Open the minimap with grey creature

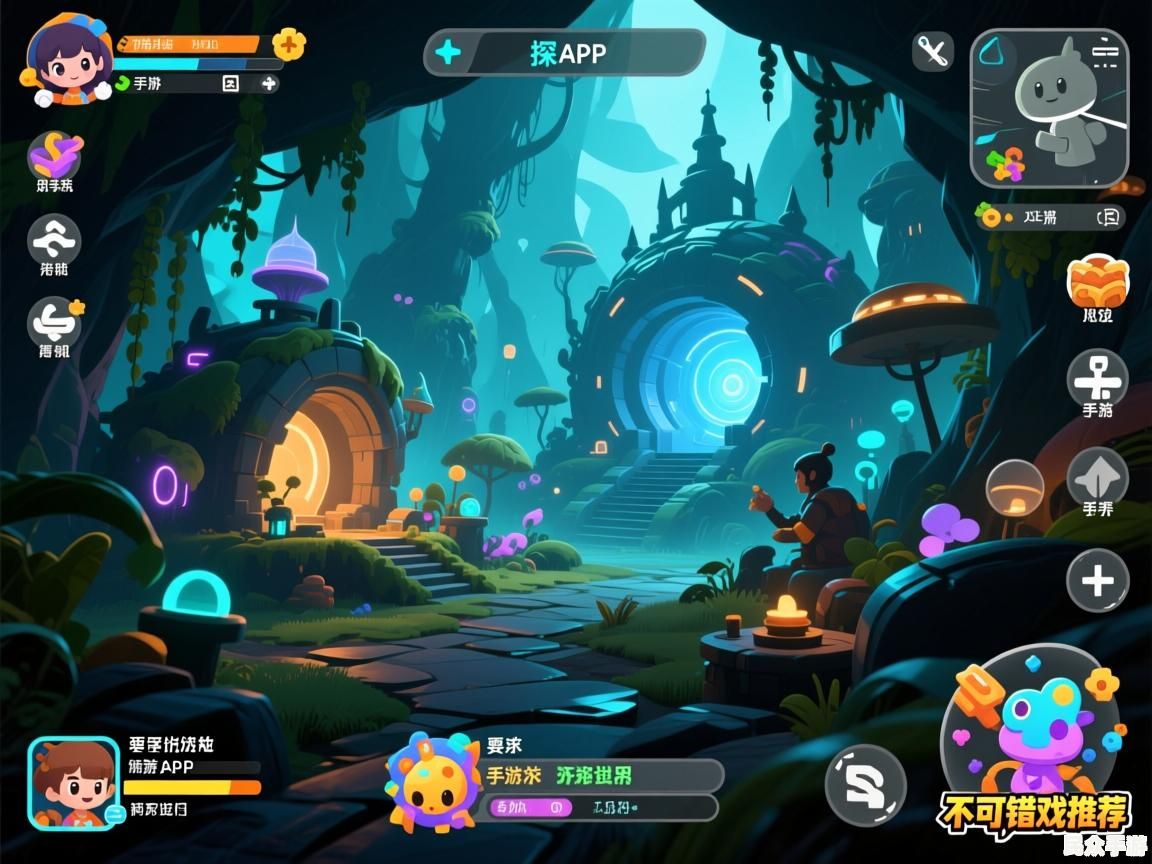point(1049,108)
